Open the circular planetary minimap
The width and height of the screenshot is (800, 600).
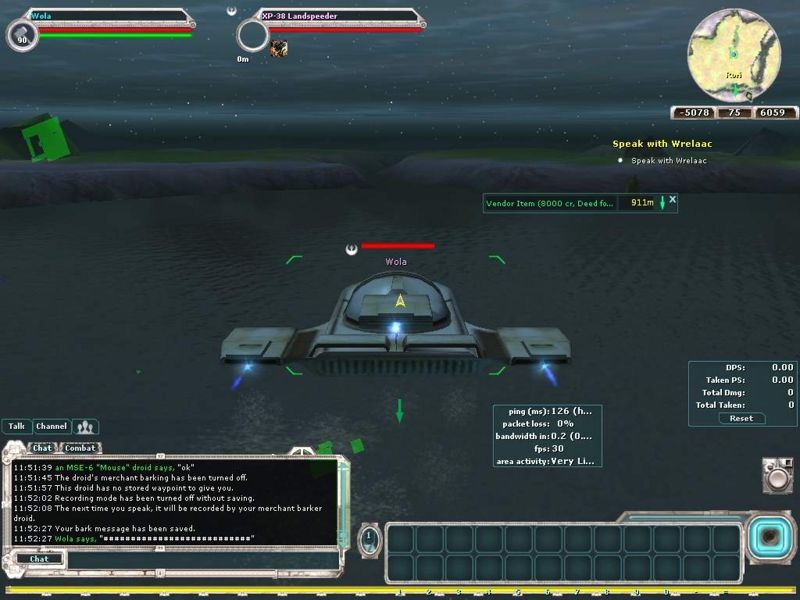click(x=733, y=55)
